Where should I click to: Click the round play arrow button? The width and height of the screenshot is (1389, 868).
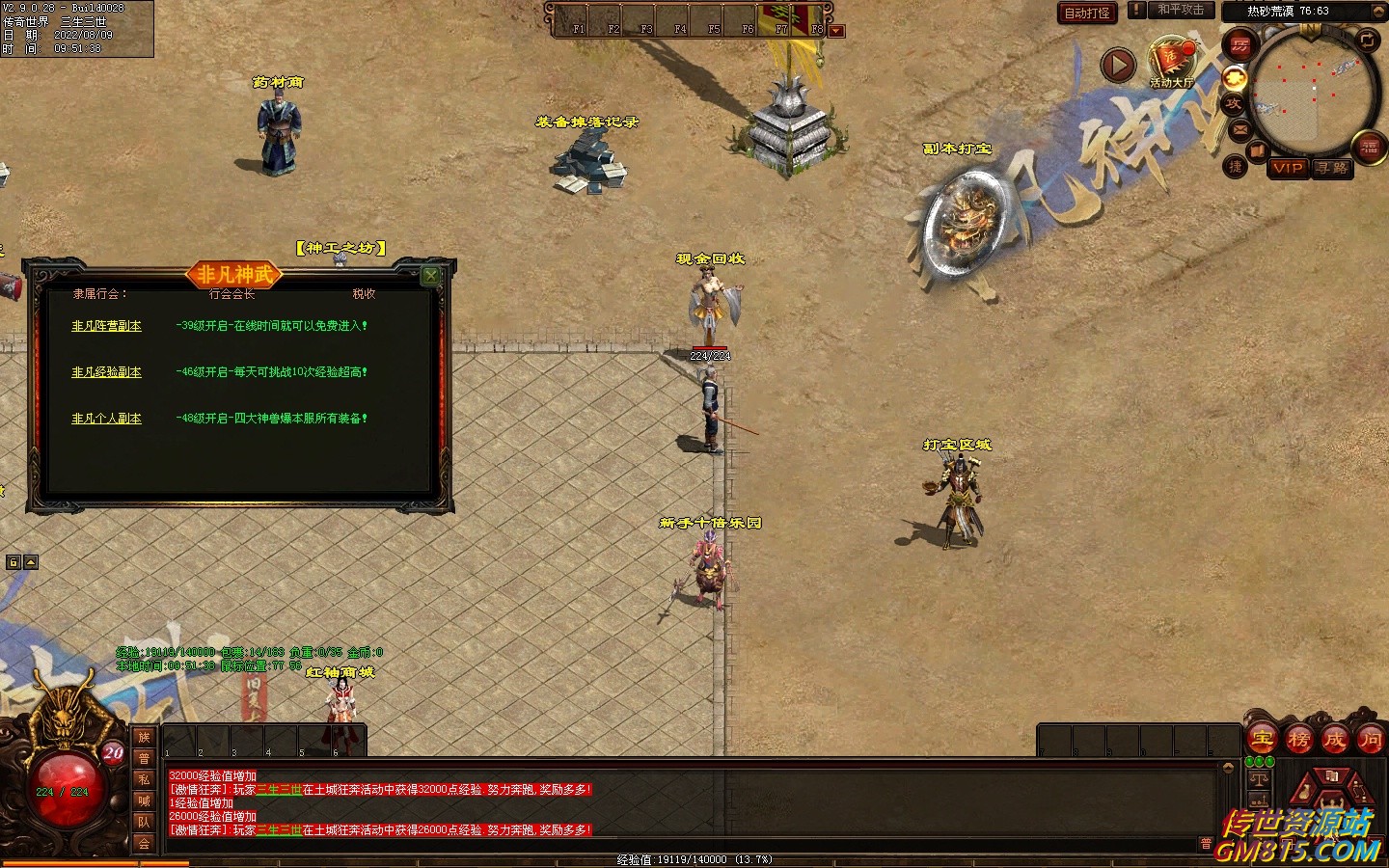(1118, 66)
